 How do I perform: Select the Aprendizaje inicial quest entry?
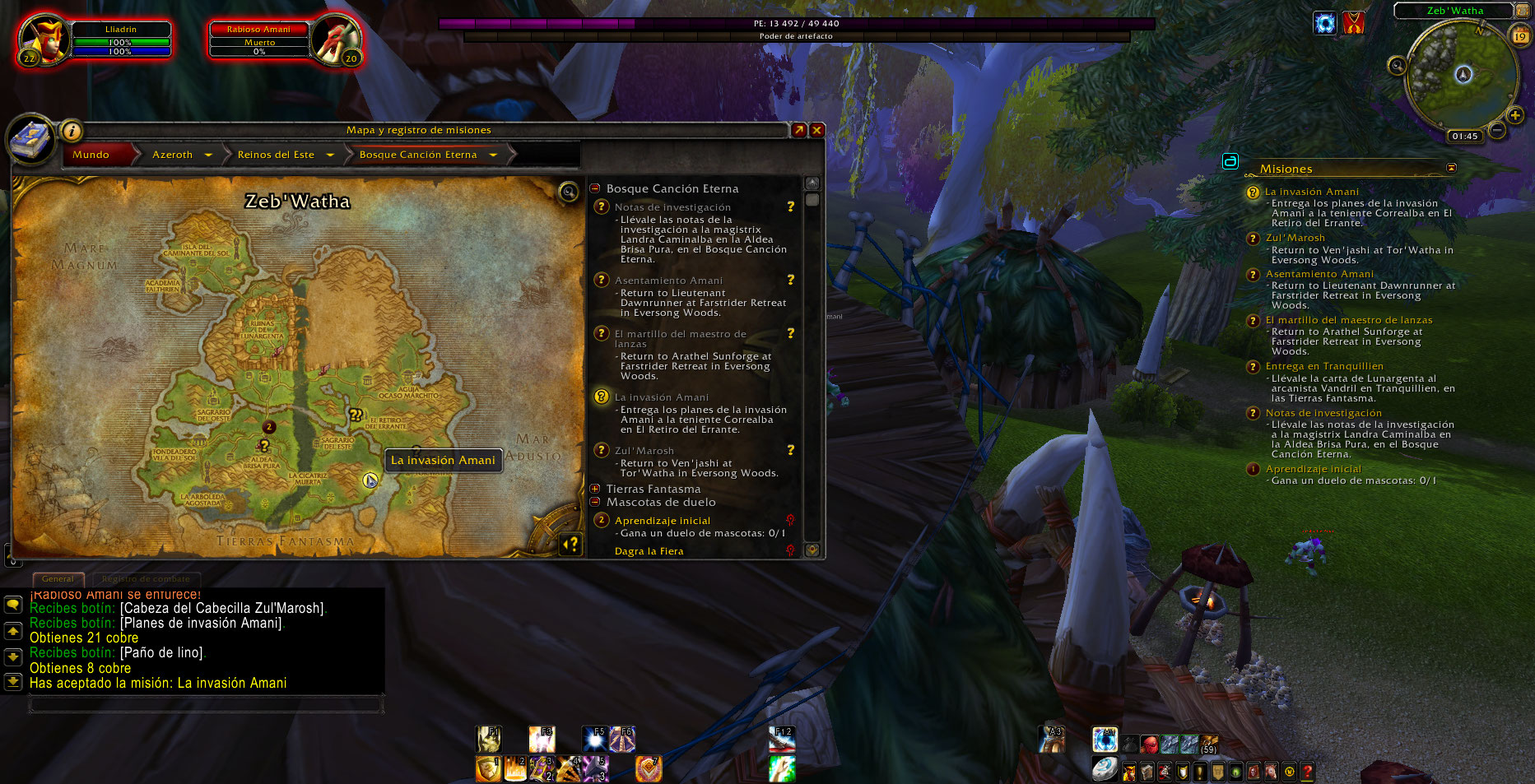pos(662,521)
